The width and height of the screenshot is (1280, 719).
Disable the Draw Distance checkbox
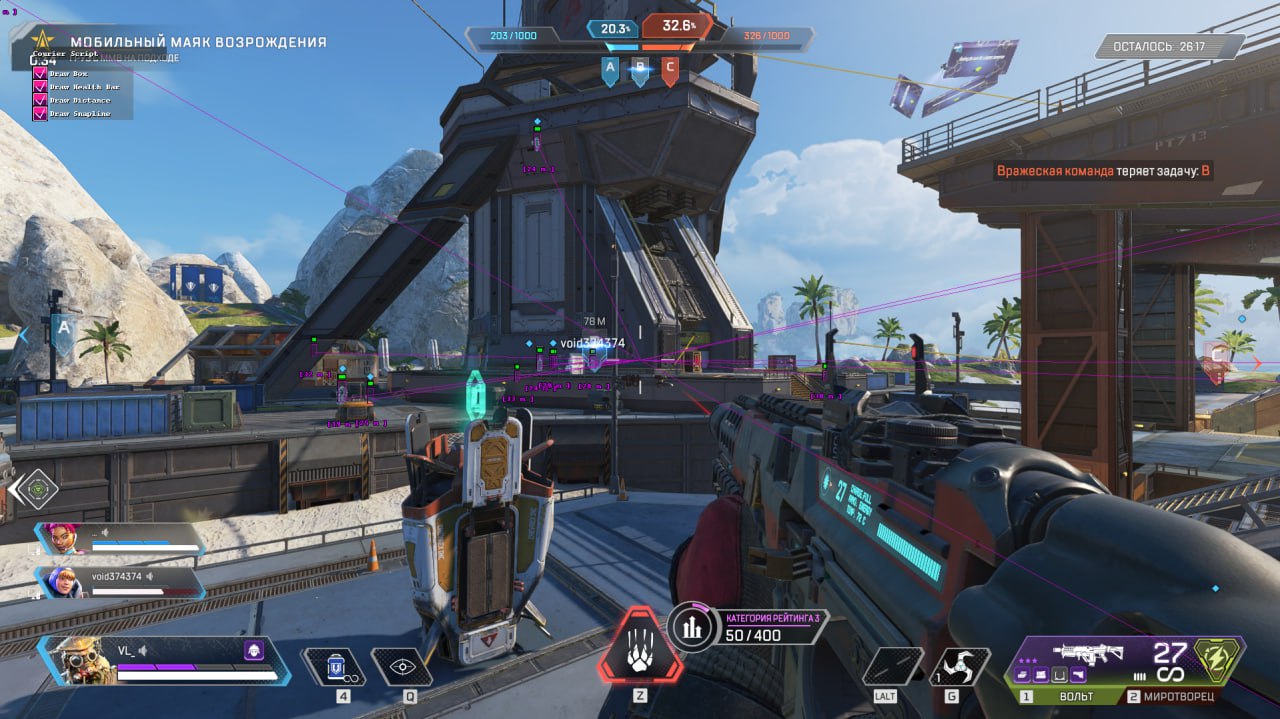(x=40, y=100)
